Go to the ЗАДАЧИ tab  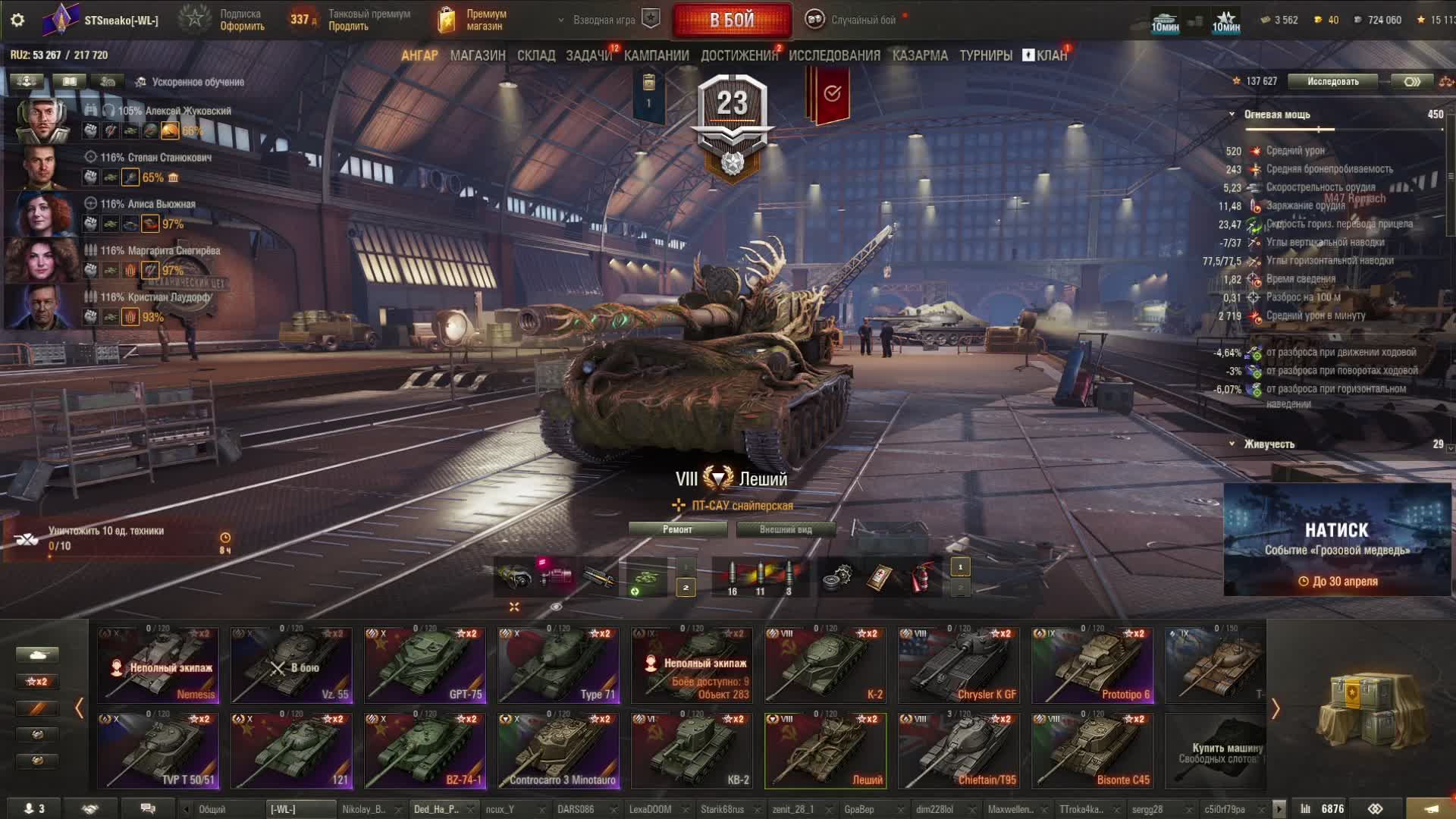(588, 55)
